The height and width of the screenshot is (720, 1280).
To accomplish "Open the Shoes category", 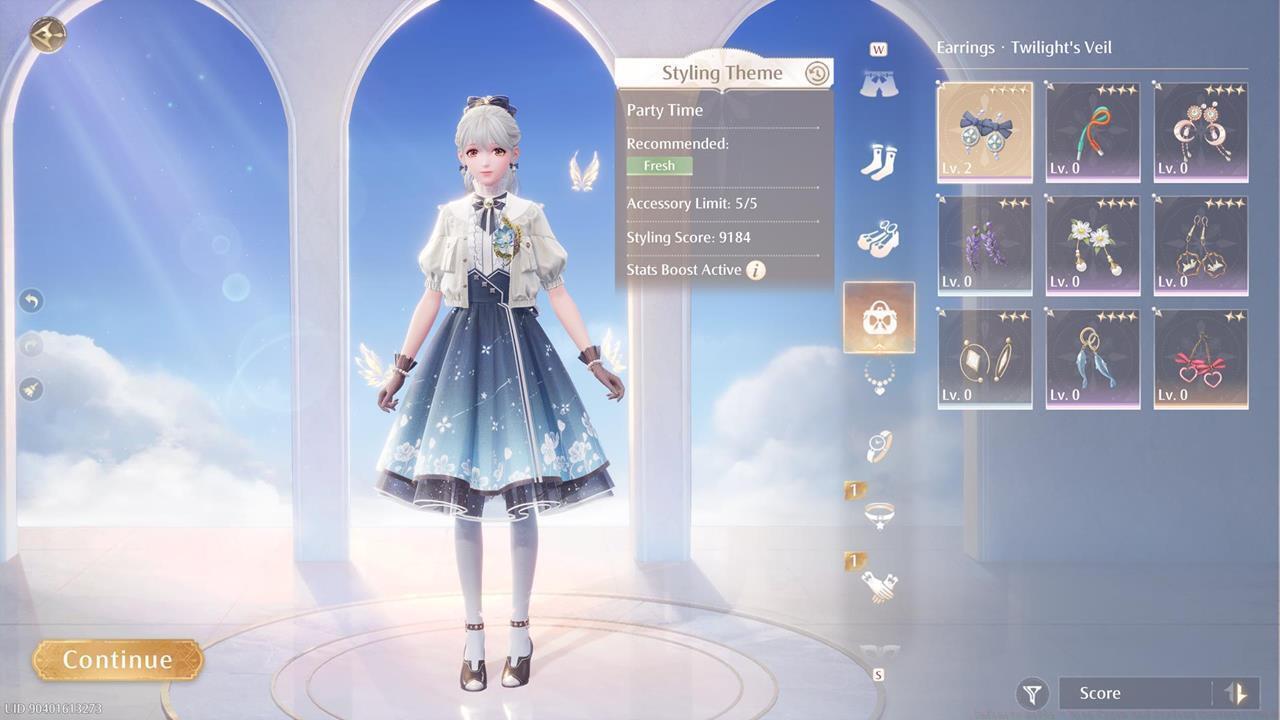I will click(x=878, y=238).
